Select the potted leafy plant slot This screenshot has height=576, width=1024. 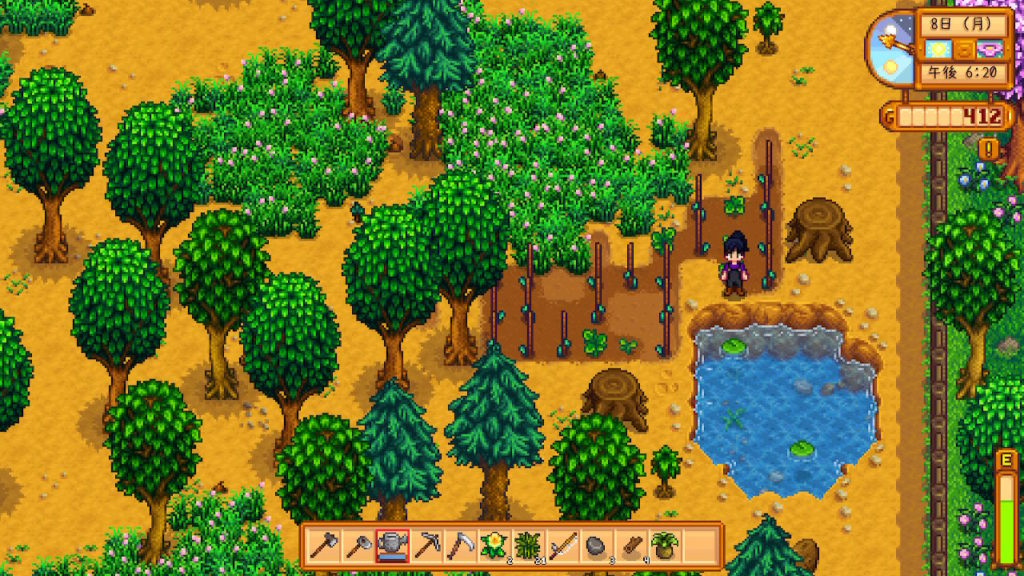click(x=664, y=546)
